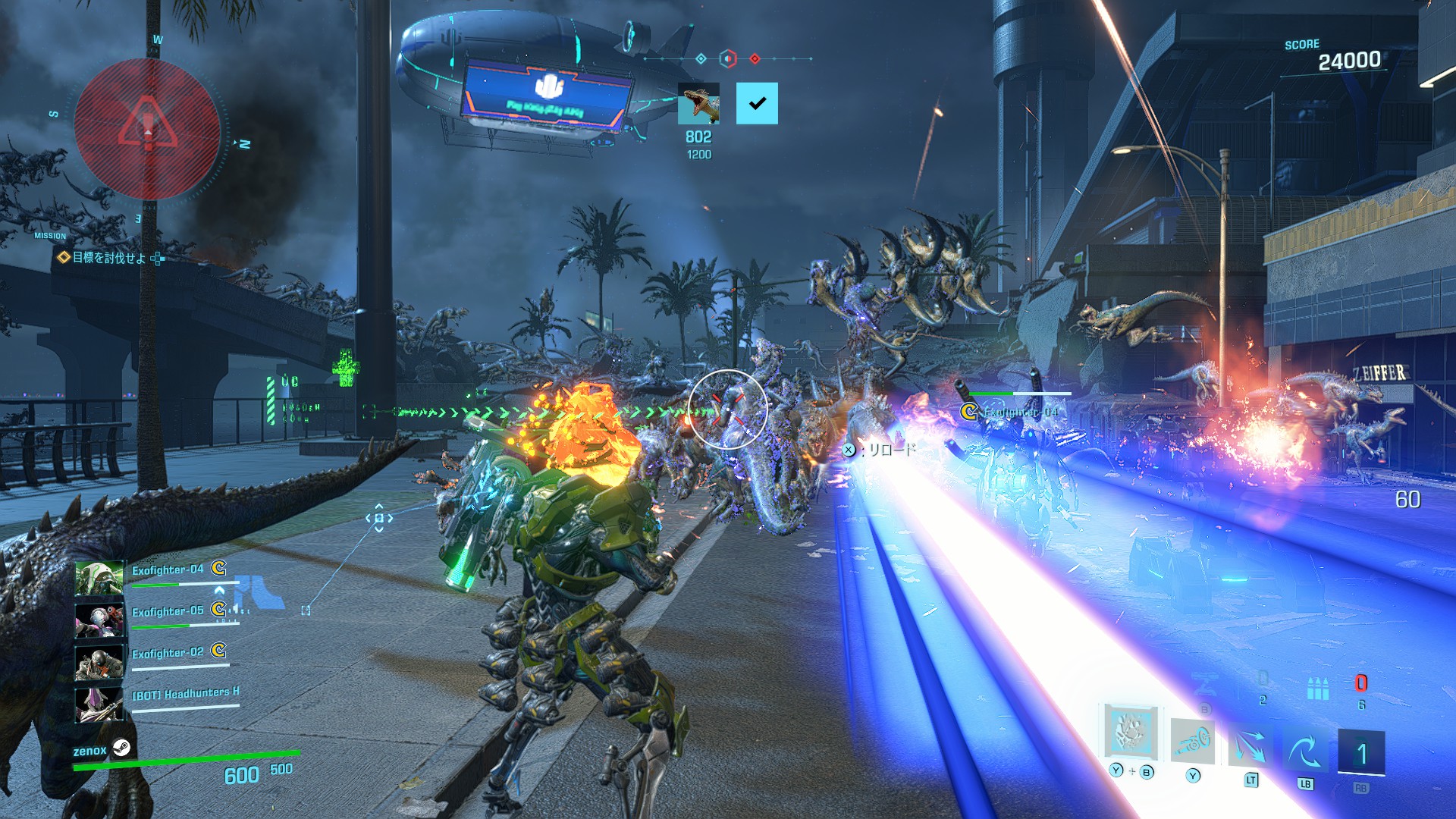The image size is (1456, 819).
Task: Trigger the triple-arrow scatter shot ability
Action: point(1250,747)
